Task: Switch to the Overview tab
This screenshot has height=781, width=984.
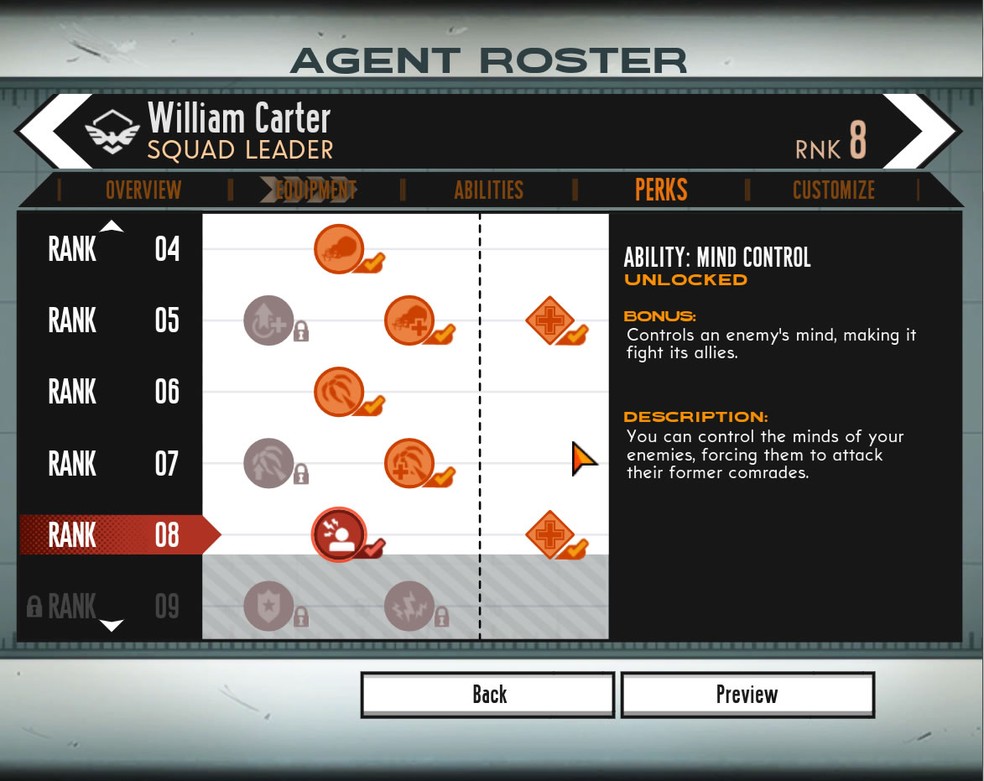Action: tap(143, 190)
